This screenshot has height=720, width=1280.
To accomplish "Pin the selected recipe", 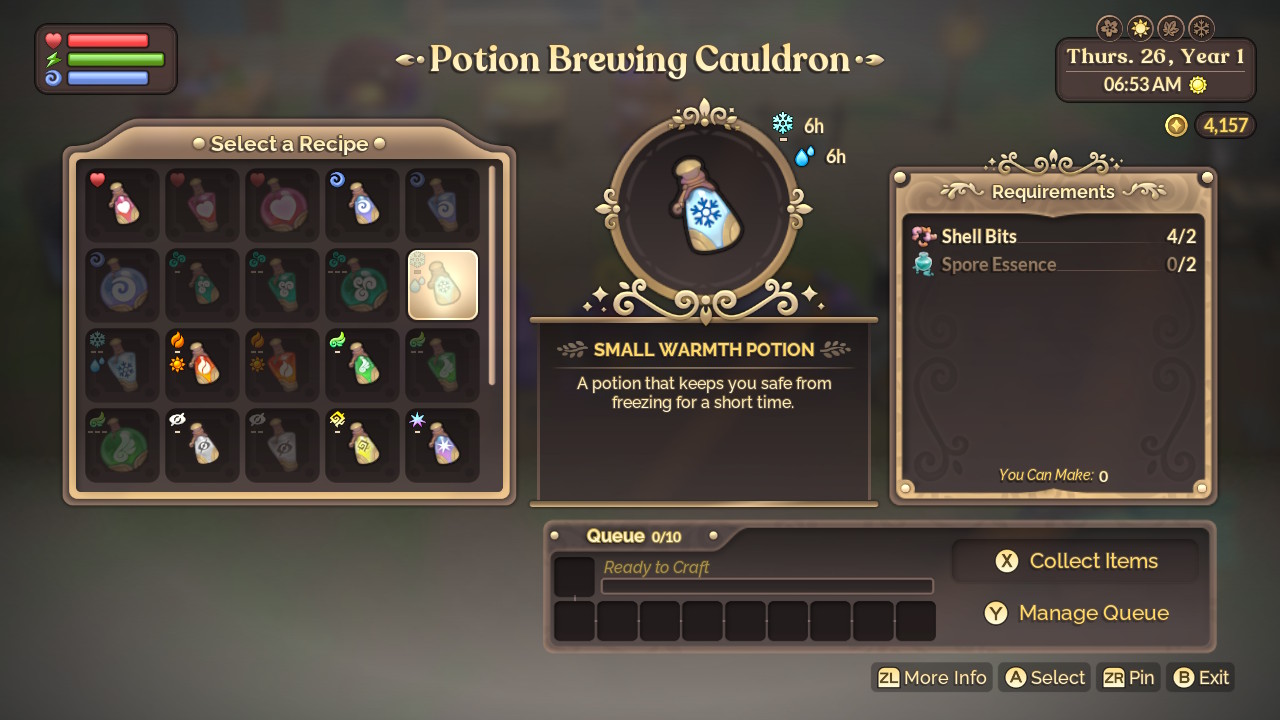I will pos(1128,678).
